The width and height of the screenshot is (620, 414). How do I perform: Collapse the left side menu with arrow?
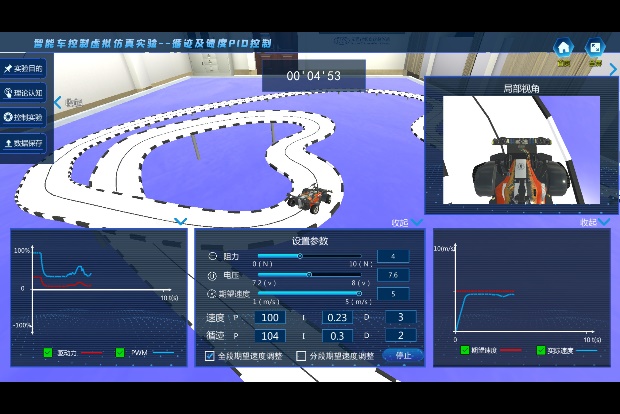[x=57, y=102]
